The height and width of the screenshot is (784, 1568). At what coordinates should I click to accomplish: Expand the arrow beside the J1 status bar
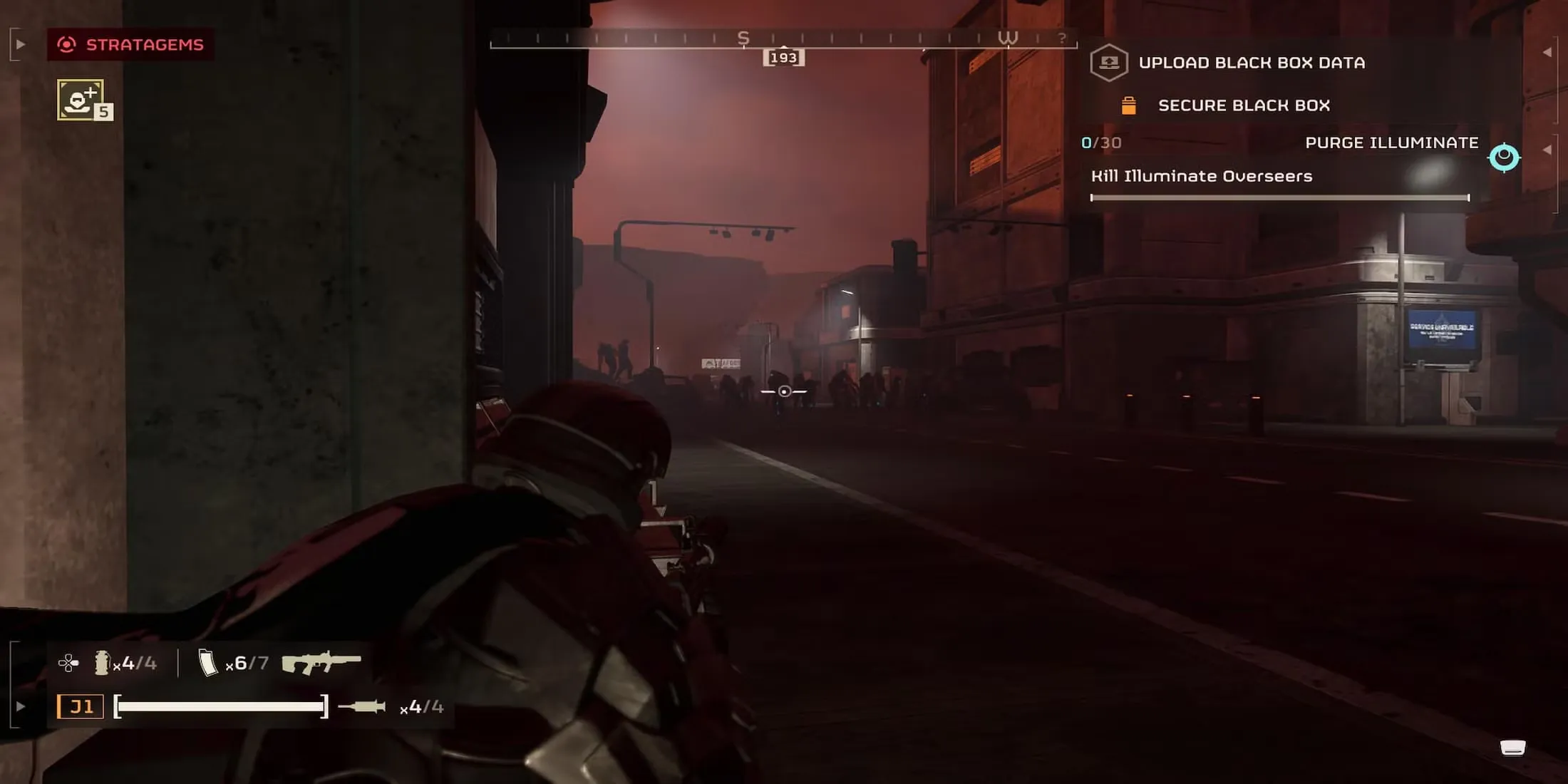[x=21, y=707]
